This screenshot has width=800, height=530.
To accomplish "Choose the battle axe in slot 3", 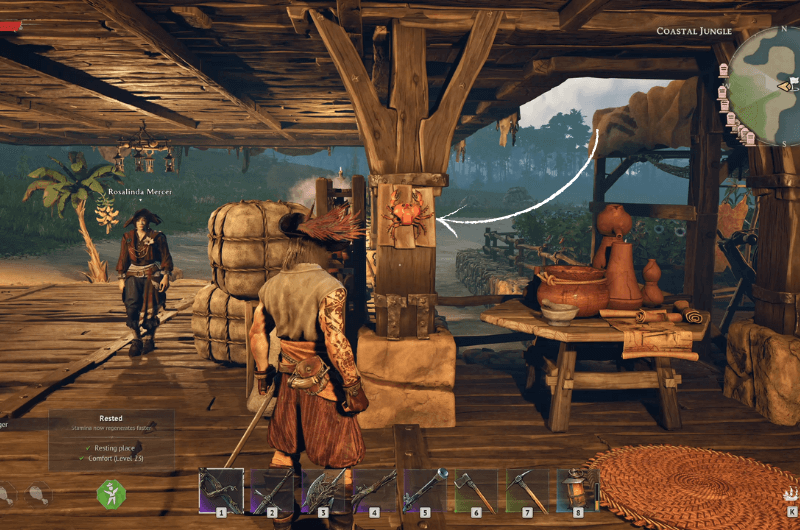I will pyautogui.click(x=325, y=491).
